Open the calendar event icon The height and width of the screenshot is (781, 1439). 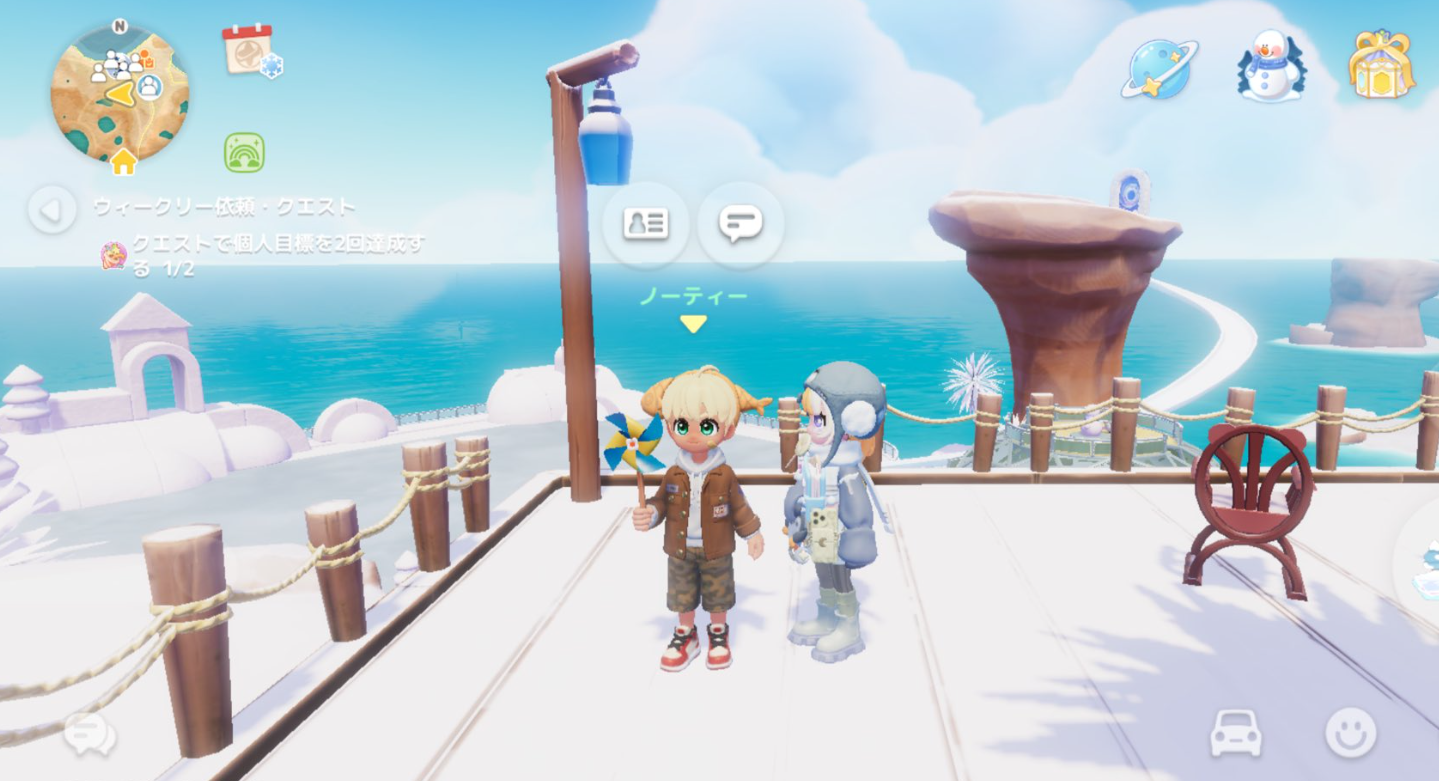click(249, 50)
